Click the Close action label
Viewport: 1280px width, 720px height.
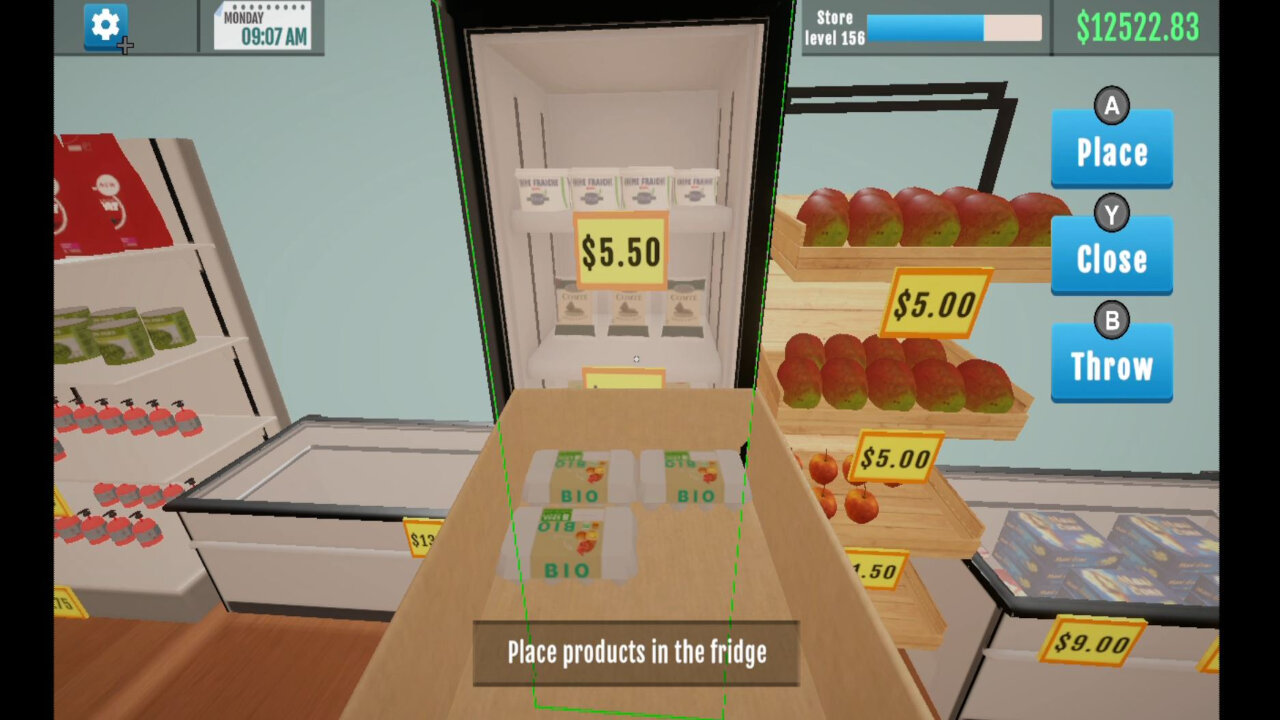[x=1111, y=258]
